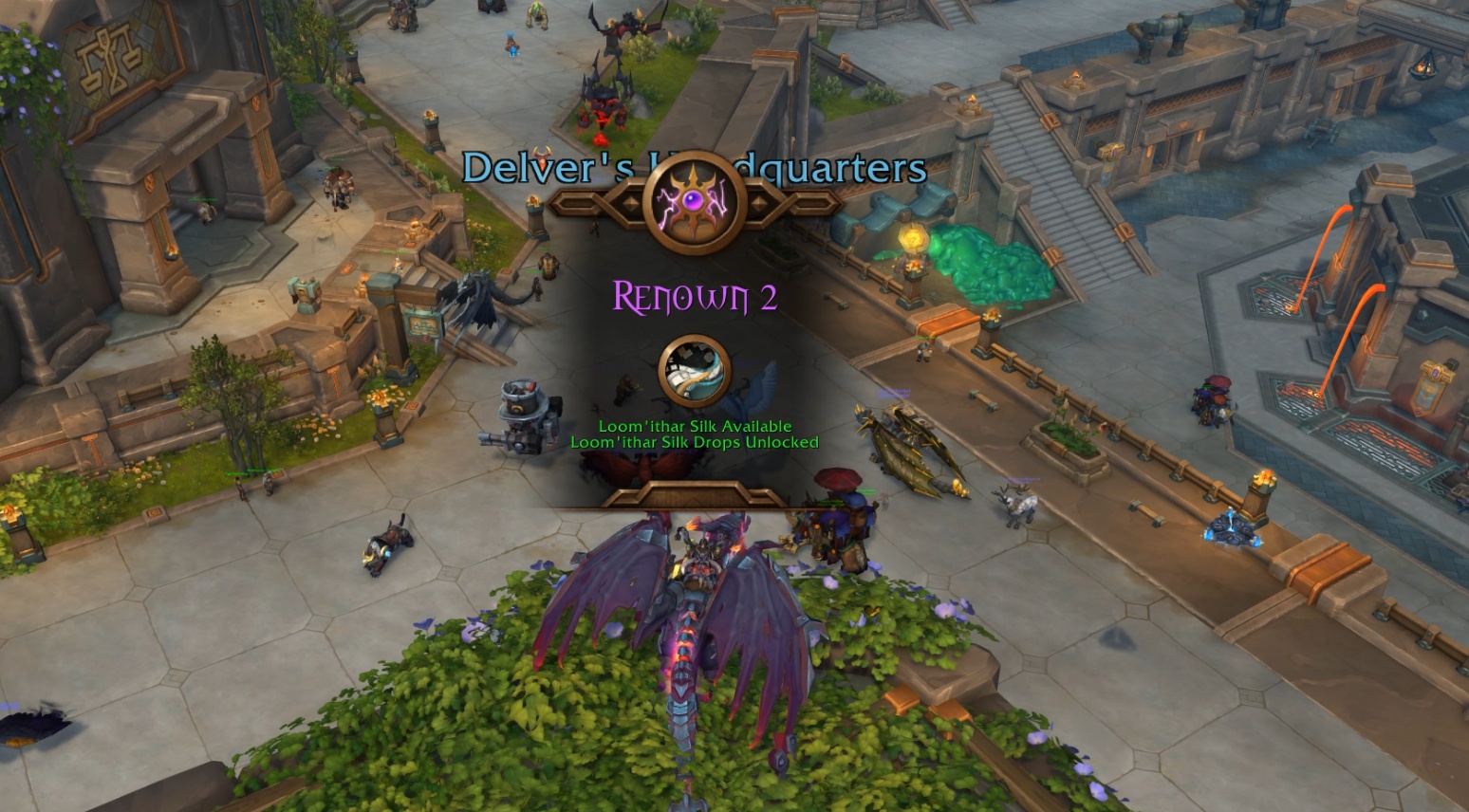The image size is (1469, 812).
Task: Click the yellow glowing lantern on the pedestal
Action: [913, 240]
